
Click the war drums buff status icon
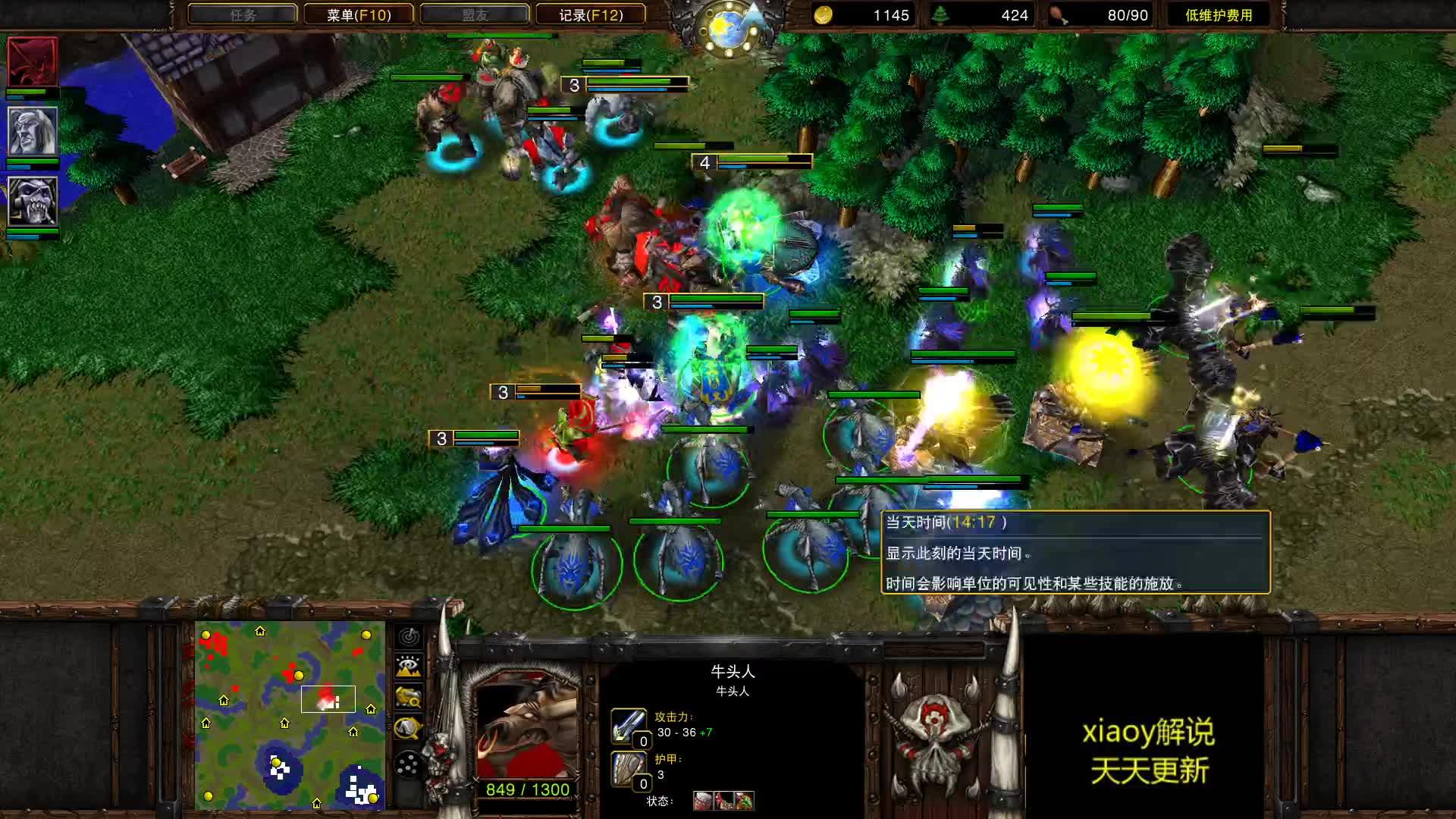click(703, 801)
